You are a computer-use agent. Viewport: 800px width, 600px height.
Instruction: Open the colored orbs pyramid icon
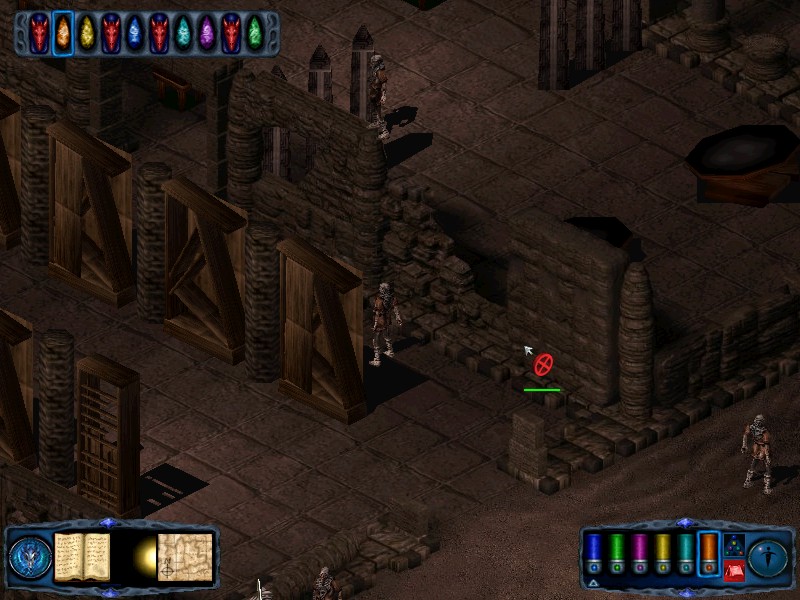click(733, 544)
